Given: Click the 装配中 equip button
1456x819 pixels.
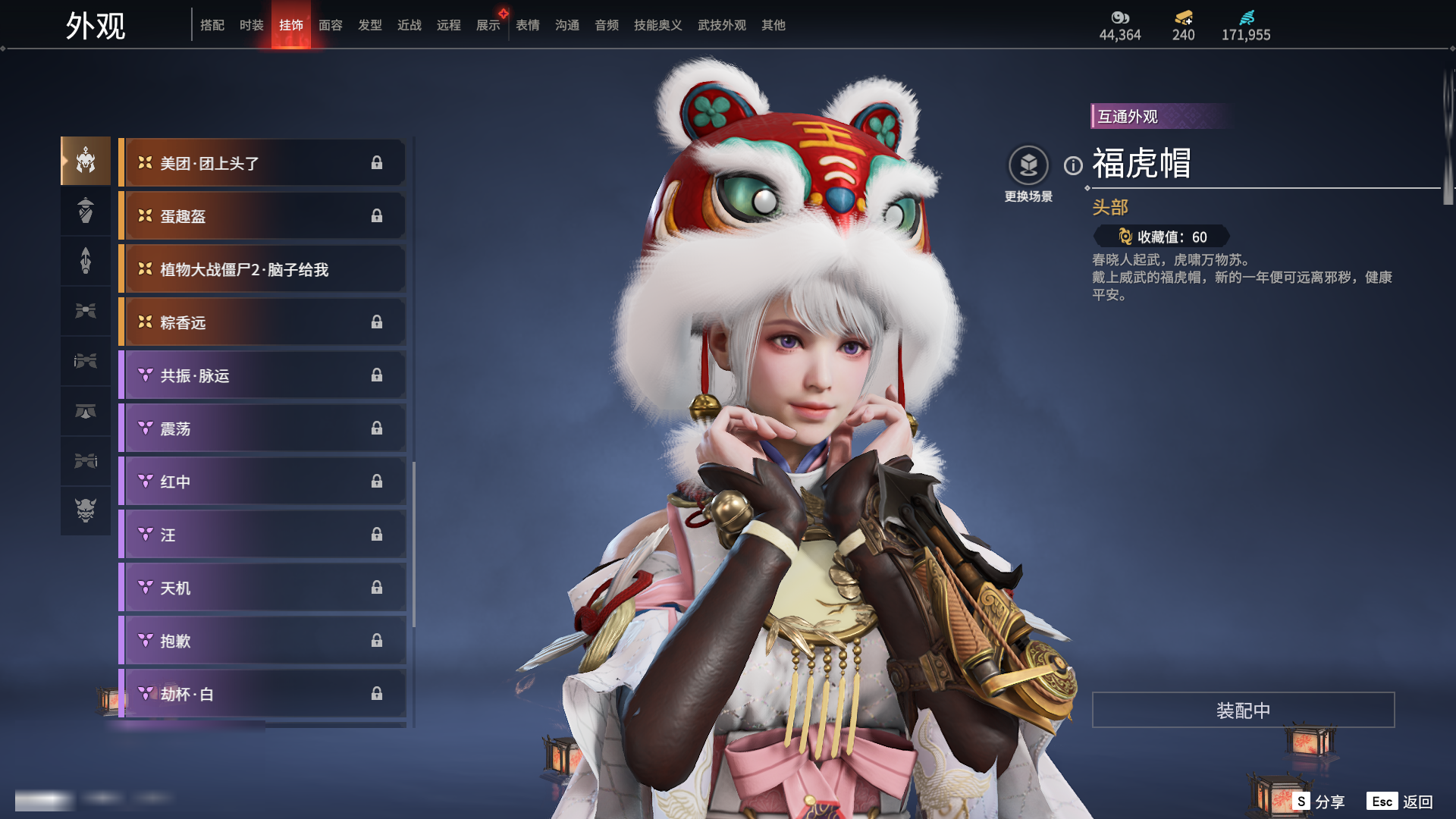Looking at the screenshot, I should tap(1243, 710).
